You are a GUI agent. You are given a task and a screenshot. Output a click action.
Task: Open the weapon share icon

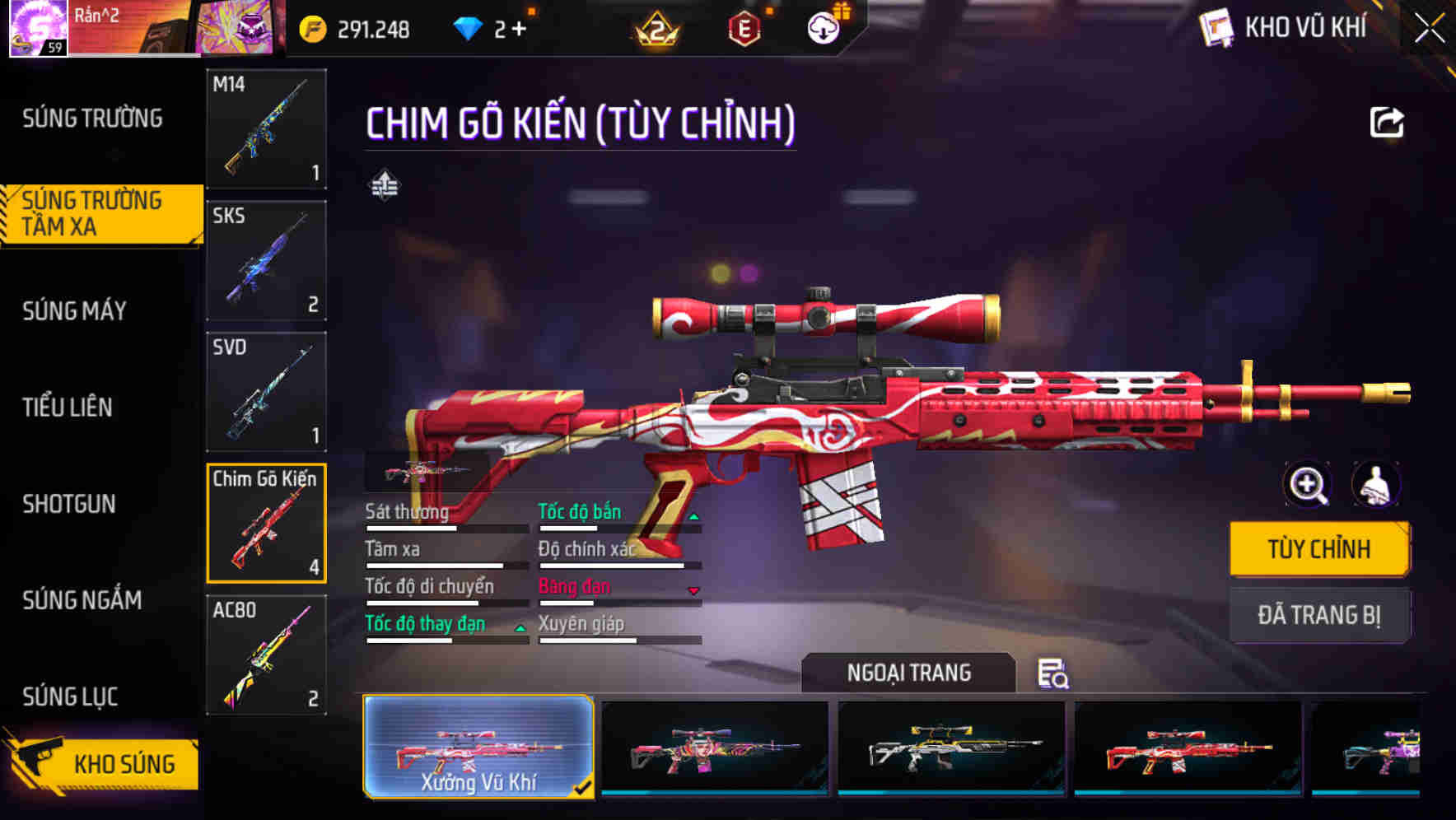[x=1388, y=122]
